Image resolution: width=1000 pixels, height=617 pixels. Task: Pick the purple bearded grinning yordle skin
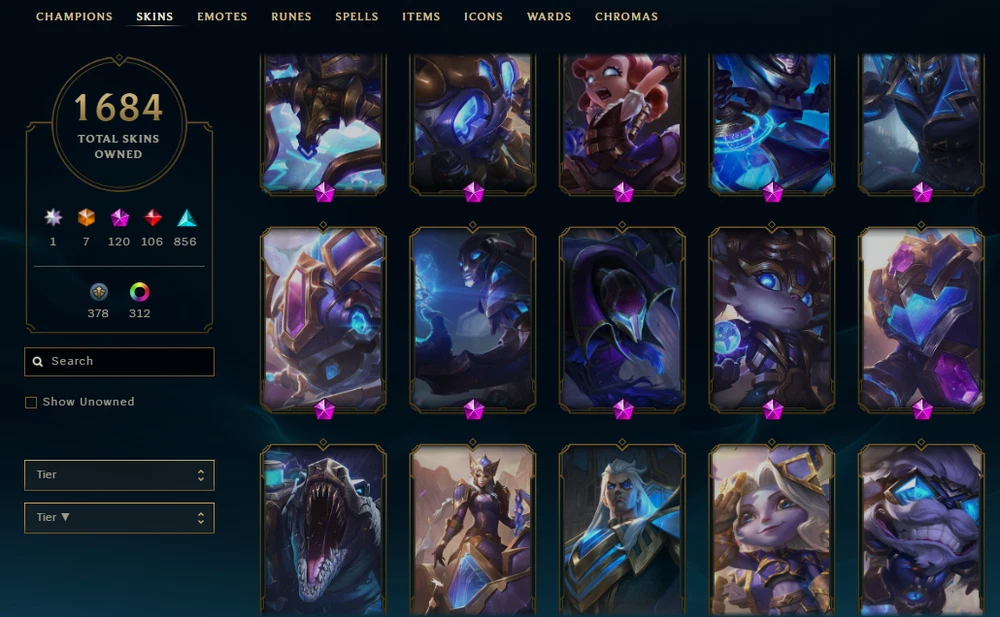921,530
